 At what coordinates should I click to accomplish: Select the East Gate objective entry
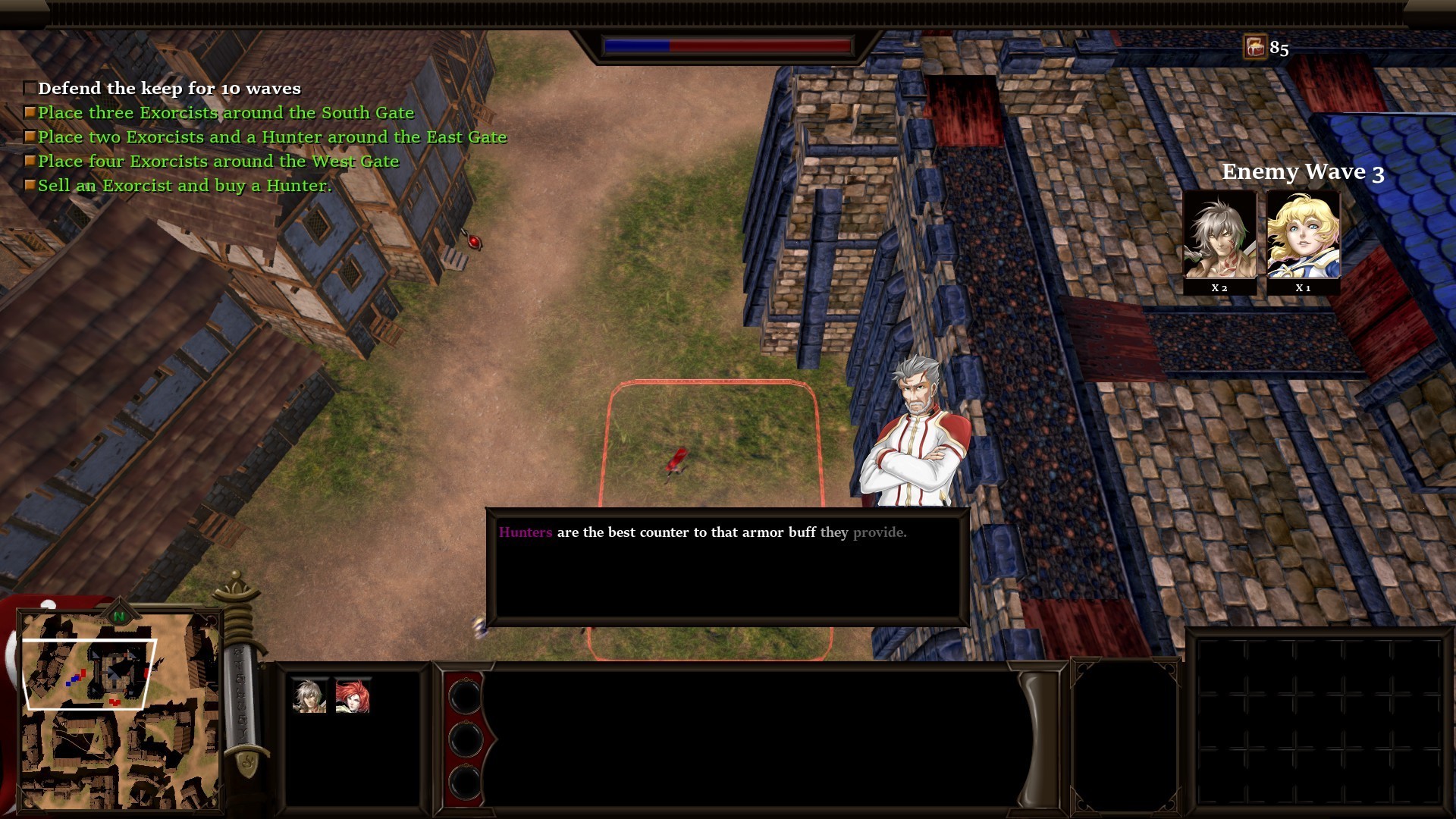pyautogui.click(x=271, y=137)
